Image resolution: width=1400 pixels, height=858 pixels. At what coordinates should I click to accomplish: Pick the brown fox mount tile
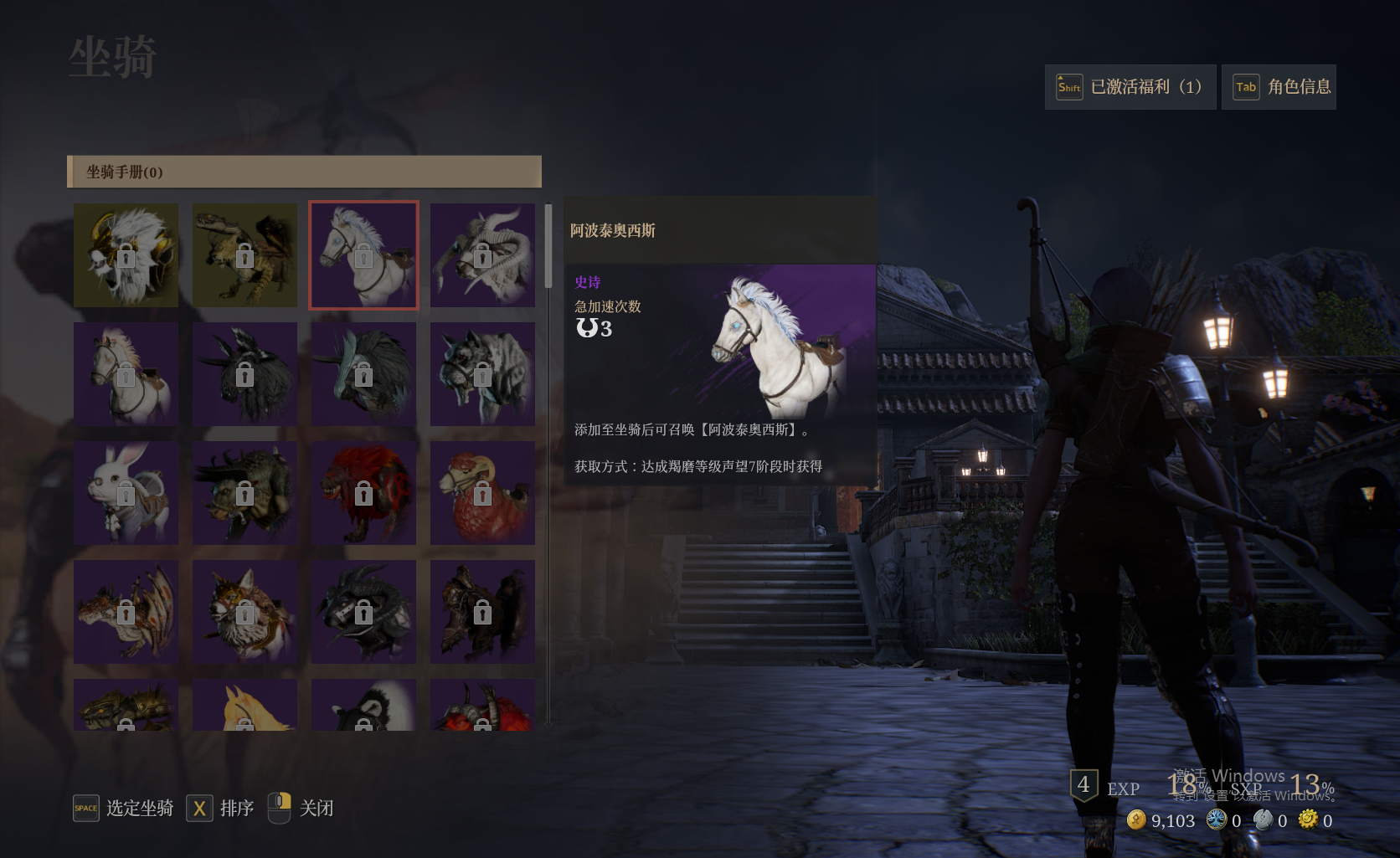point(244,612)
